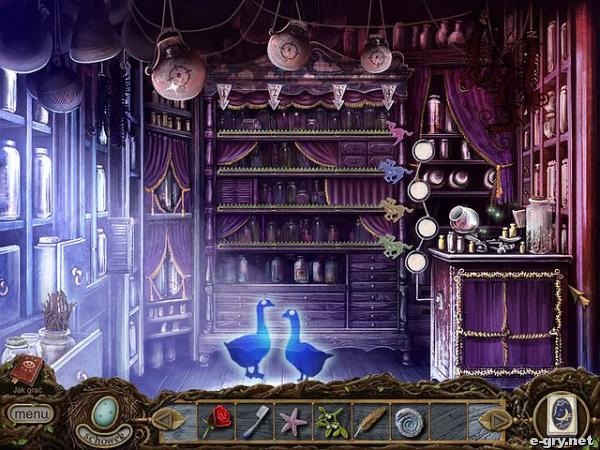Select the spiral seashell item

tap(410, 420)
